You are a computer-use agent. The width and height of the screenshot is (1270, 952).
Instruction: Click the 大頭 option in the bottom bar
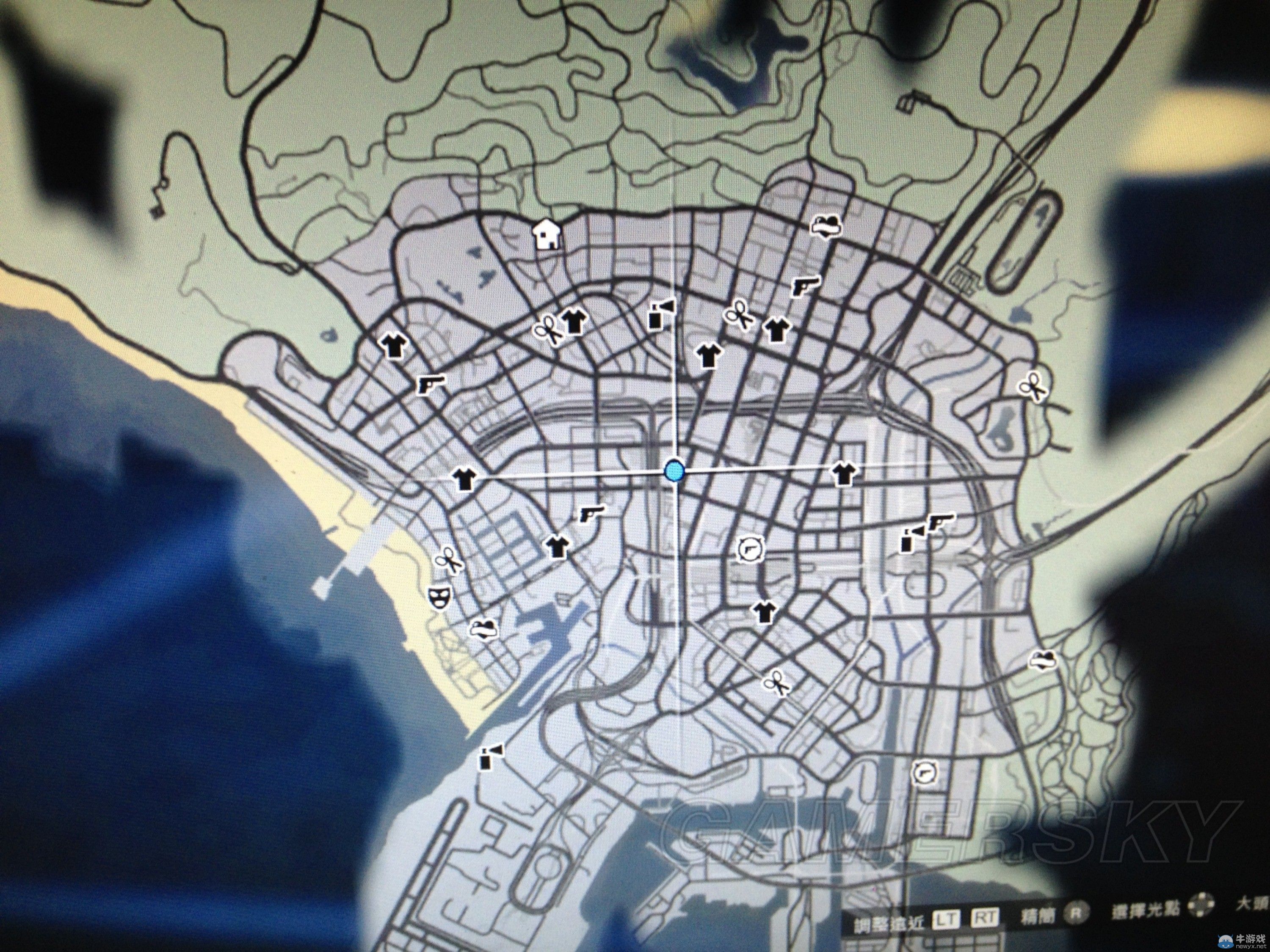(x=1252, y=907)
